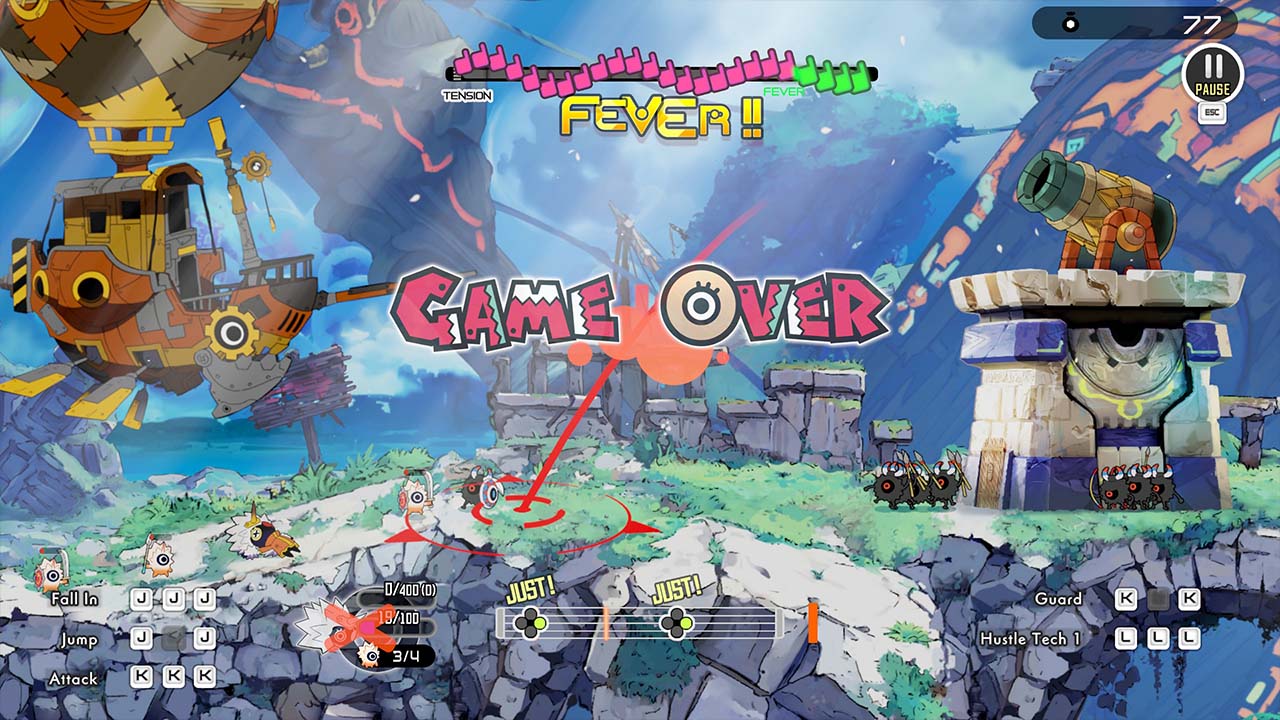Viewport: 1280px width, 720px height.
Task: Click the round Pause button
Action: click(x=1212, y=72)
